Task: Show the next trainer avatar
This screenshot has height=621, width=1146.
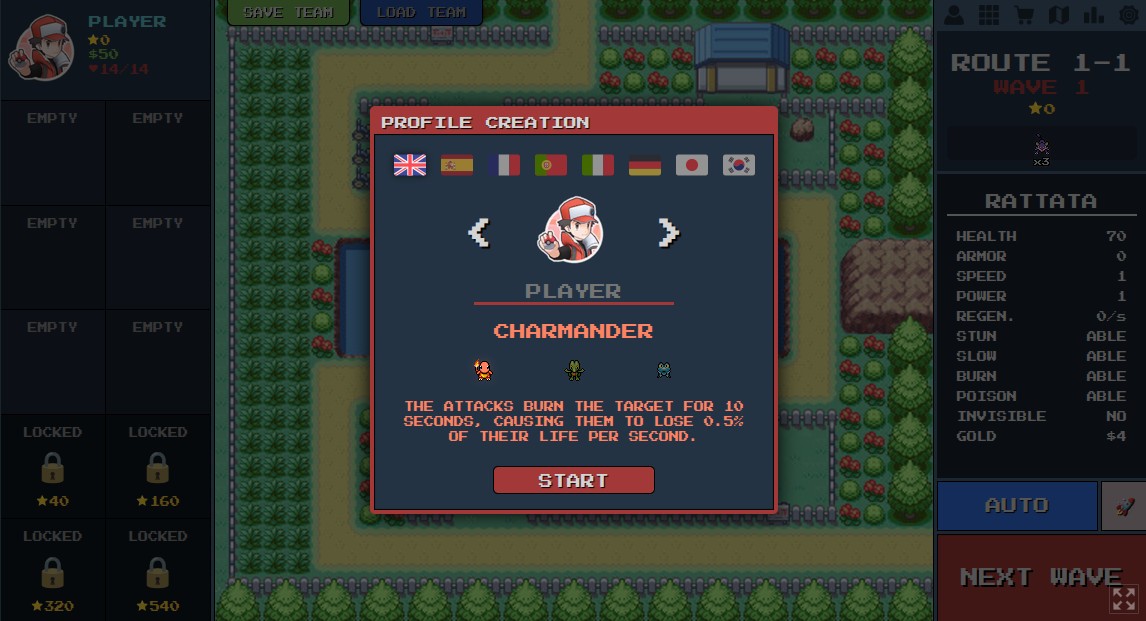Action: coord(668,233)
